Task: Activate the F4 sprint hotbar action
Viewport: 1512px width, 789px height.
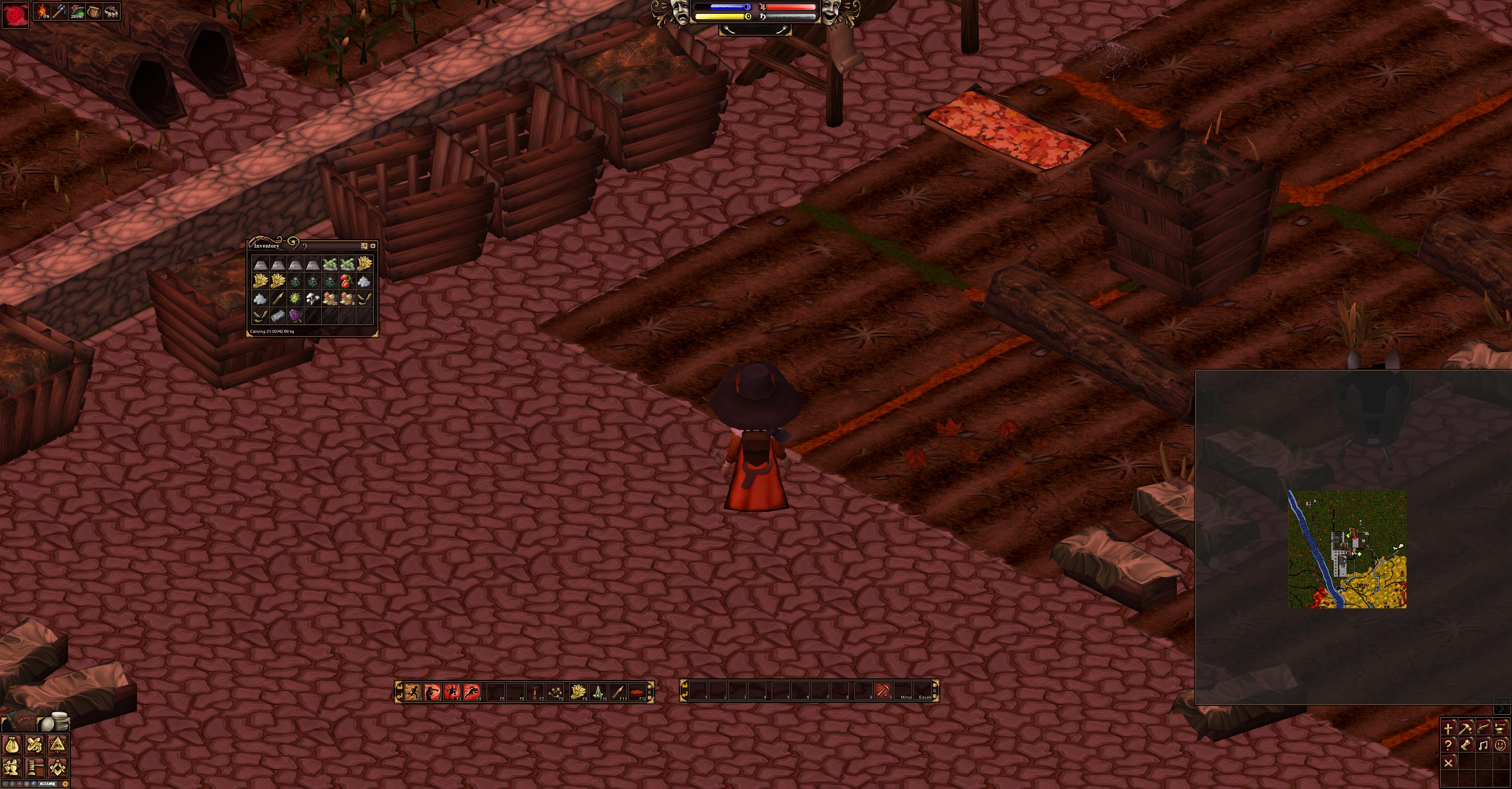Action: [472, 691]
